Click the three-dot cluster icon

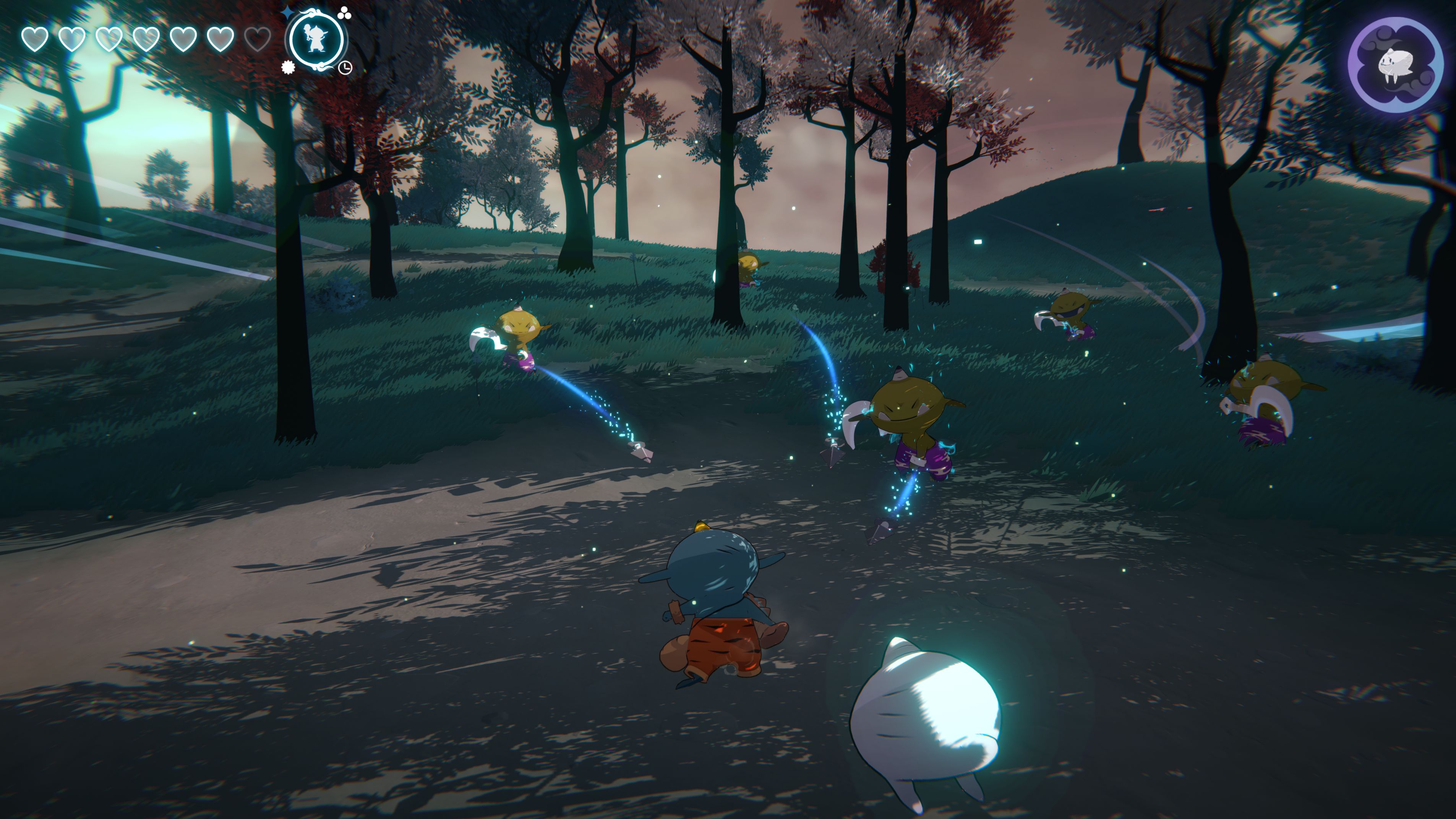(x=344, y=13)
